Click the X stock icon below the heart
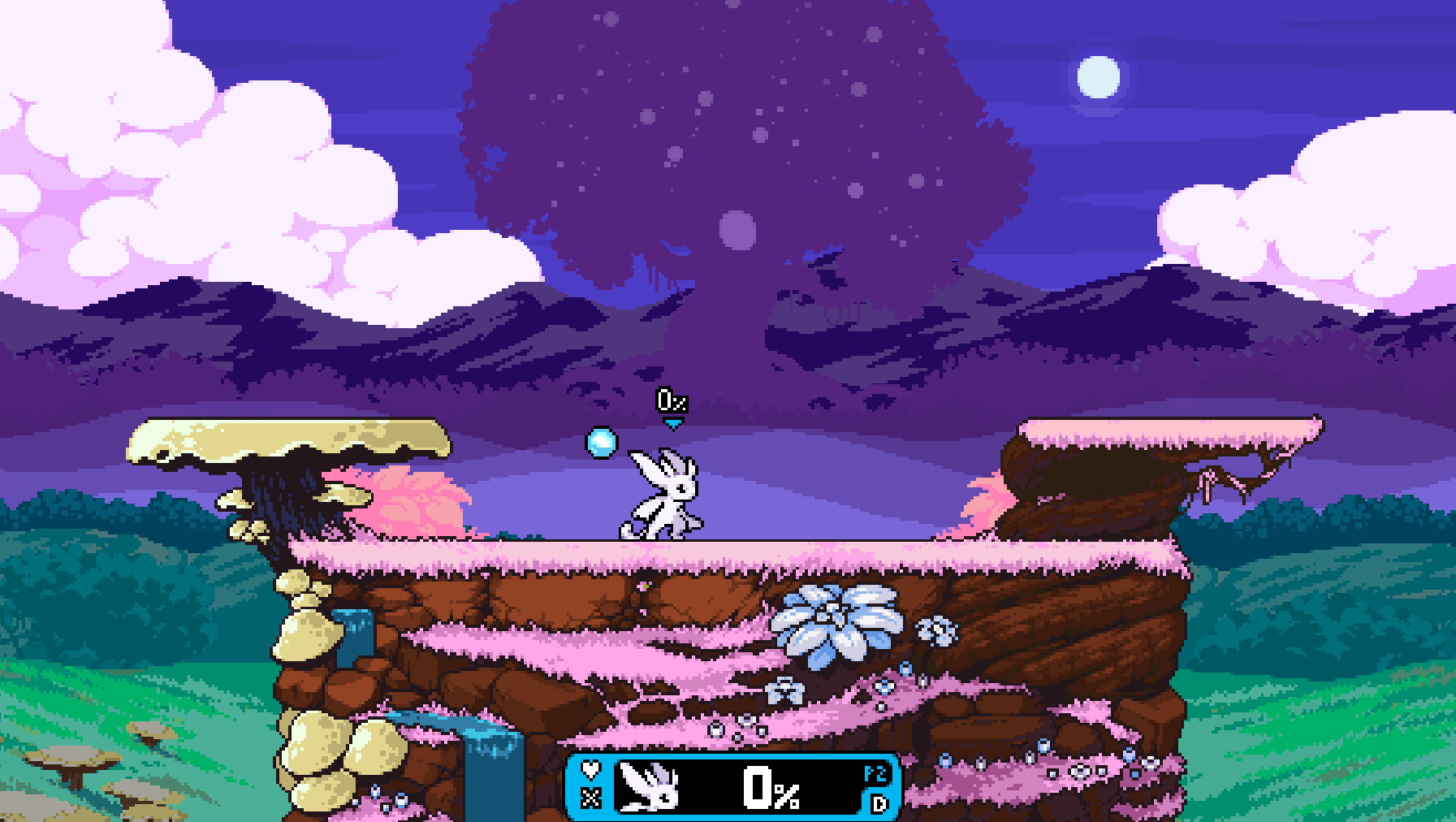 [x=590, y=798]
